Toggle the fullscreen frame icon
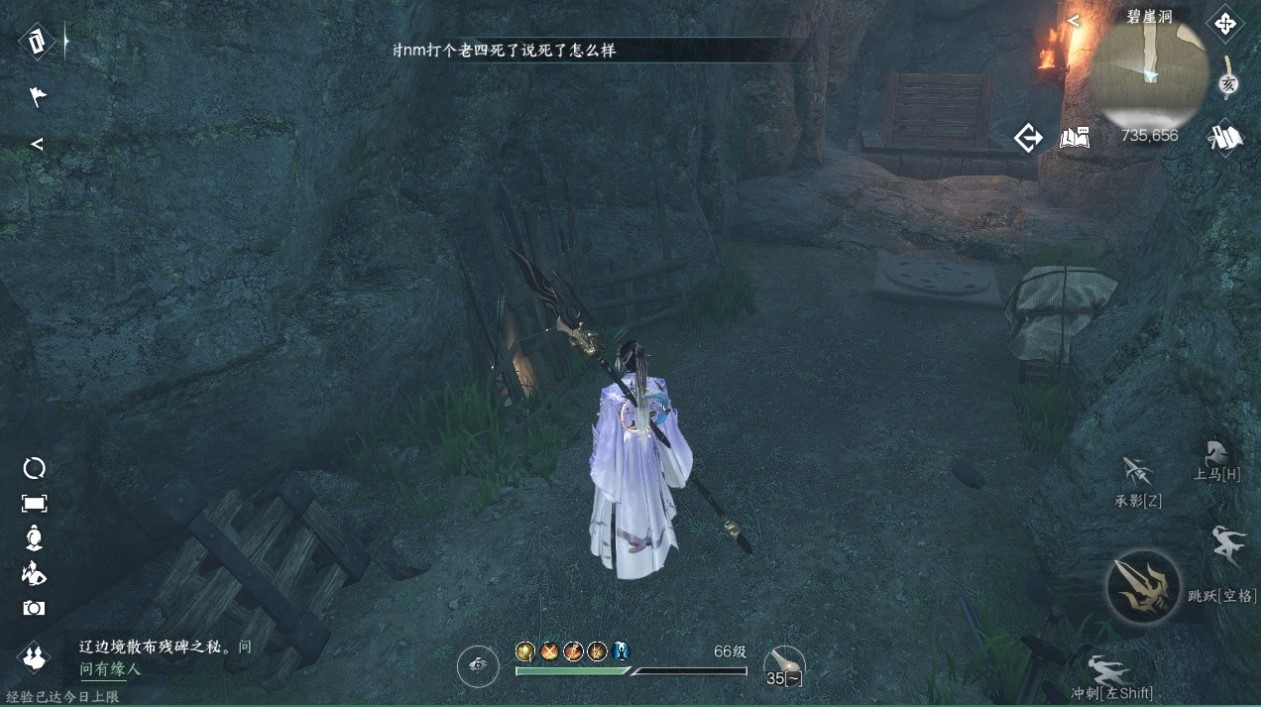The width and height of the screenshot is (1261, 707). point(34,503)
